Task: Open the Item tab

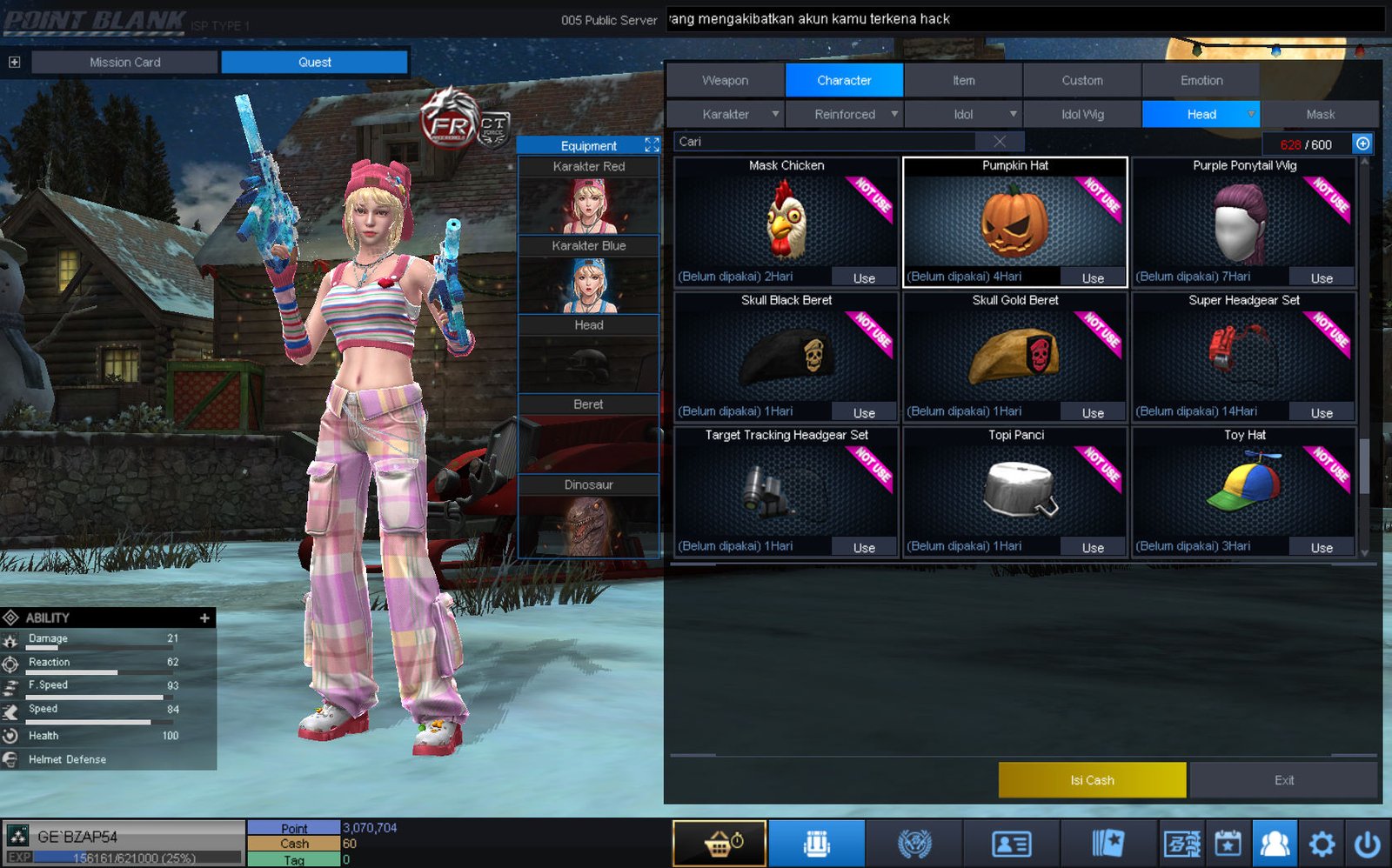Action: pyautogui.click(x=963, y=80)
